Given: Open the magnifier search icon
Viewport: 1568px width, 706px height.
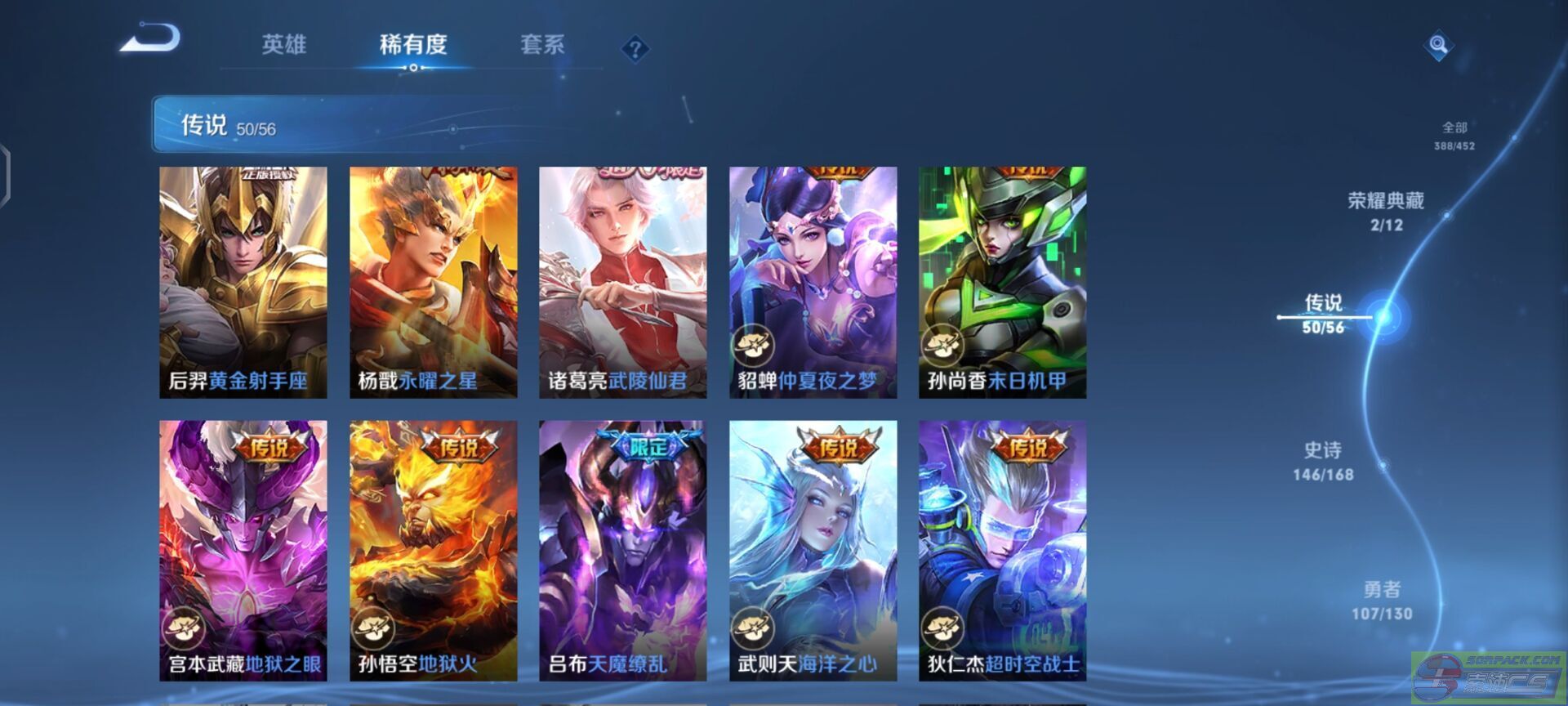Looking at the screenshot, I should coord(1438,45).
